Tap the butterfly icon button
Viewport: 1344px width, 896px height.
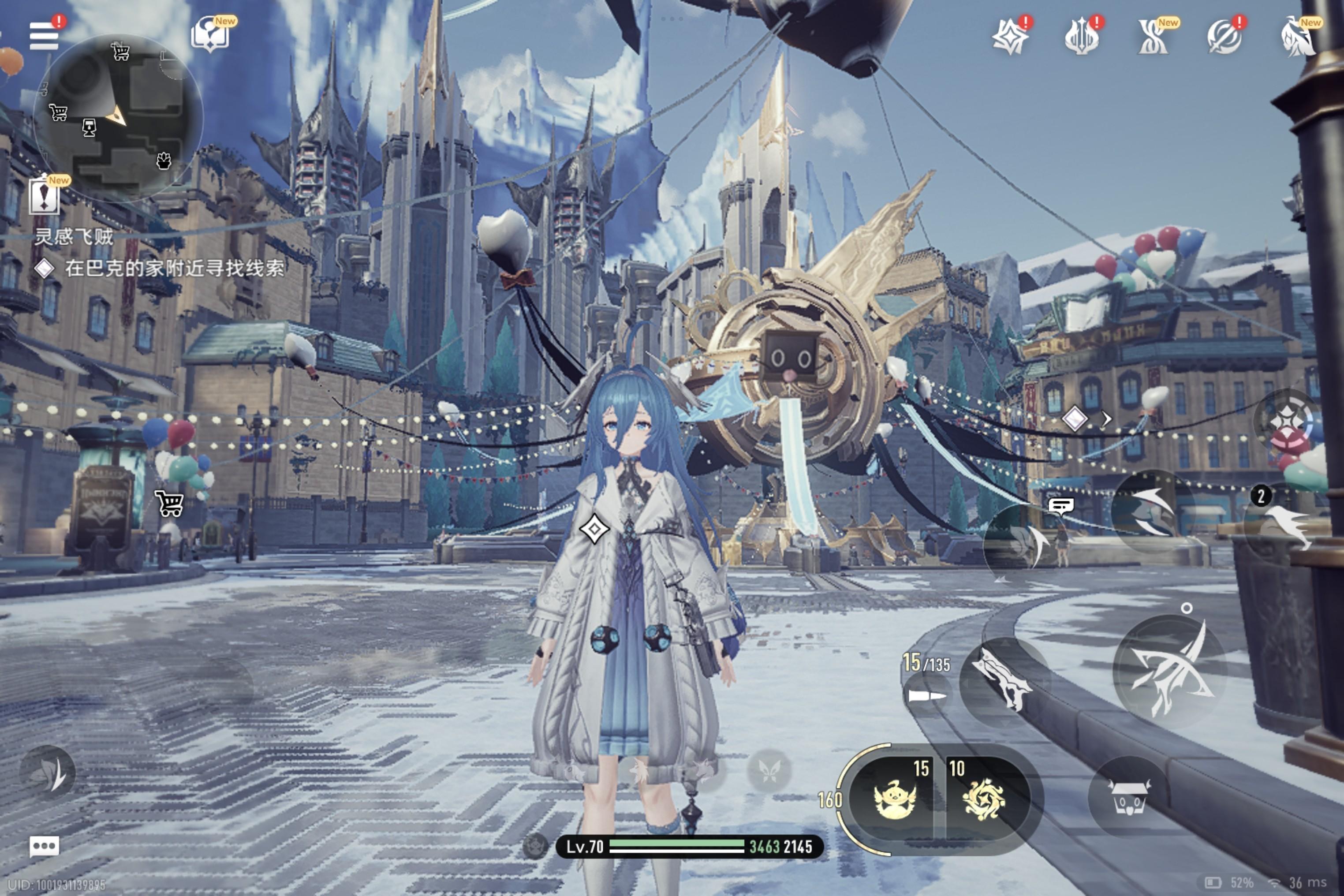[x=769, y=771]
